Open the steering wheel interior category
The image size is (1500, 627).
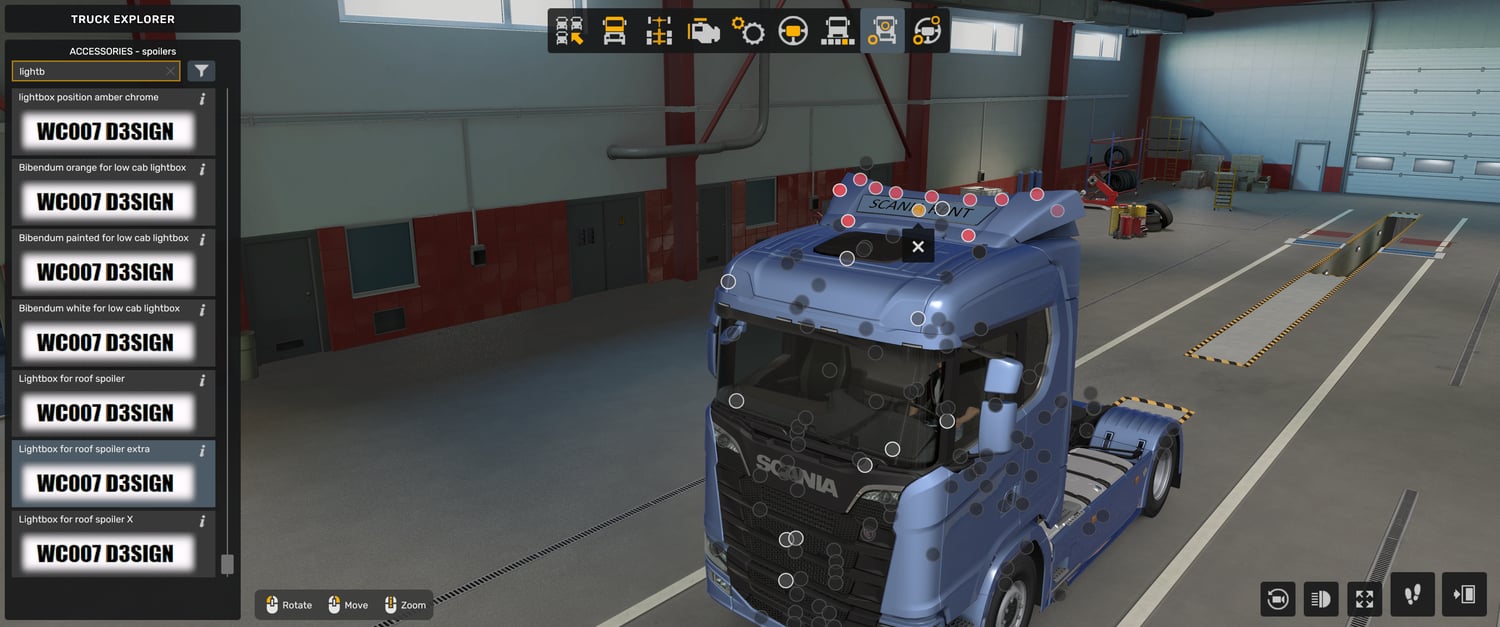point(793,31)
